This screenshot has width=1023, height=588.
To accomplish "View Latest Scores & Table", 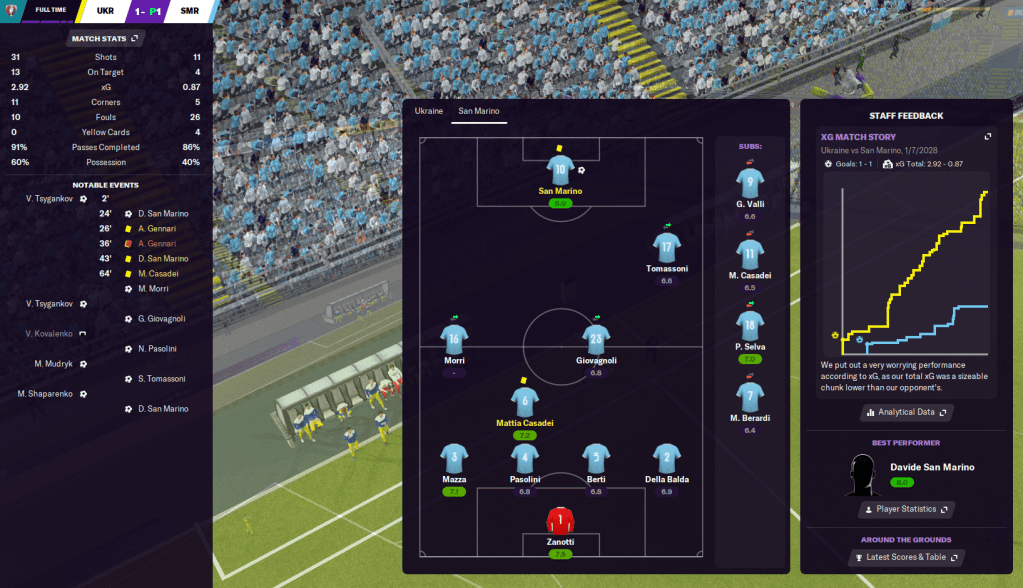I will pyautogui.click(x=907, y=557).
